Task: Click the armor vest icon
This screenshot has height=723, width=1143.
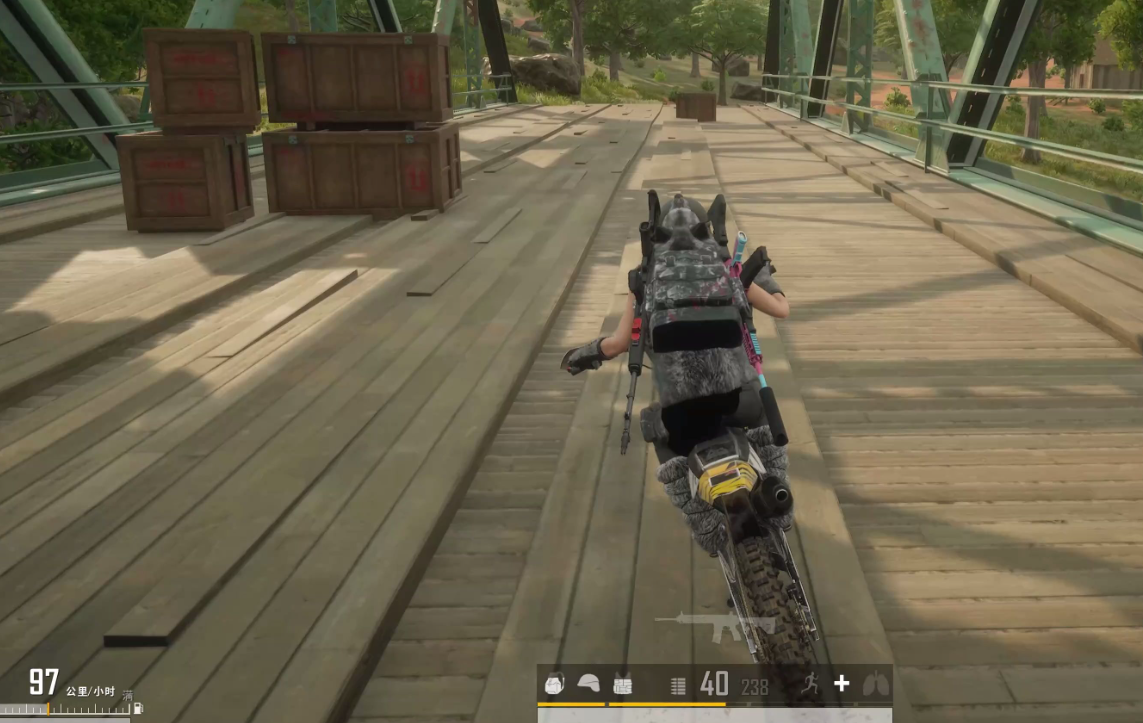Action: click(622, 684)
